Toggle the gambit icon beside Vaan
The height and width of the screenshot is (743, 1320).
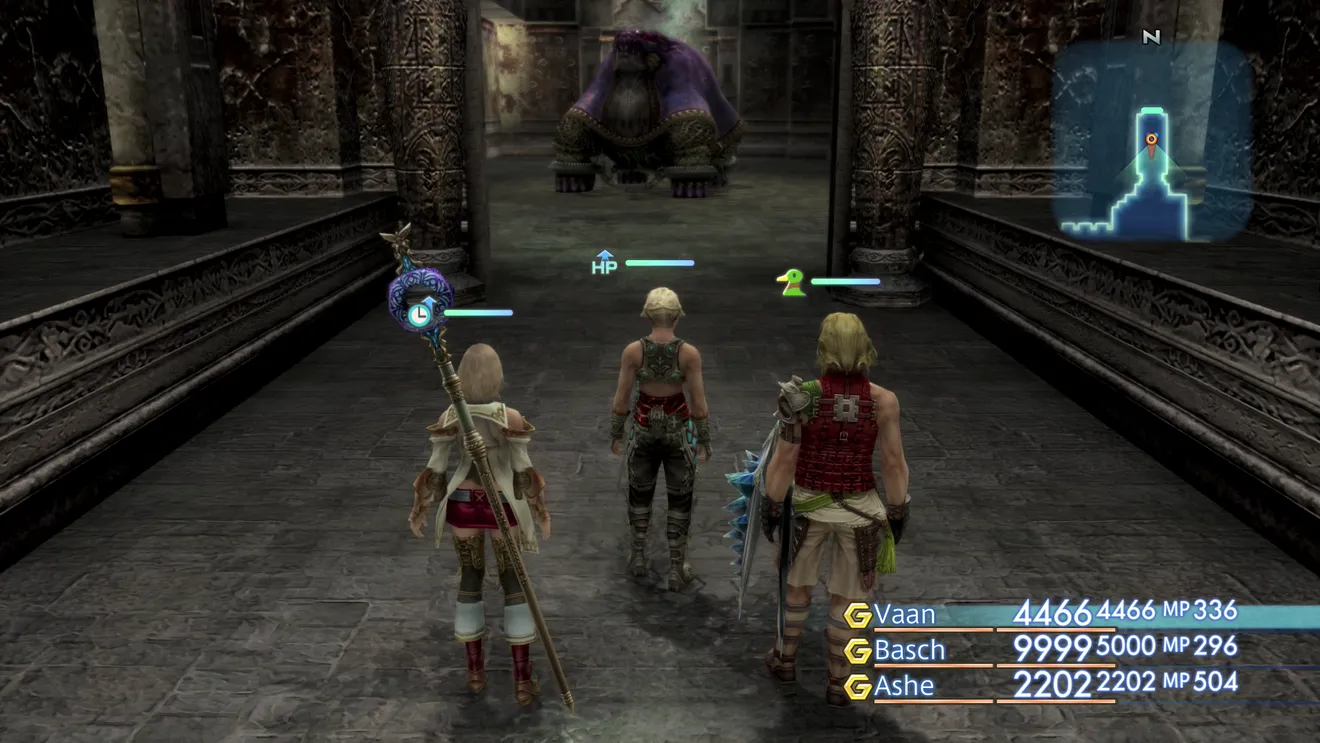point(857,615)
